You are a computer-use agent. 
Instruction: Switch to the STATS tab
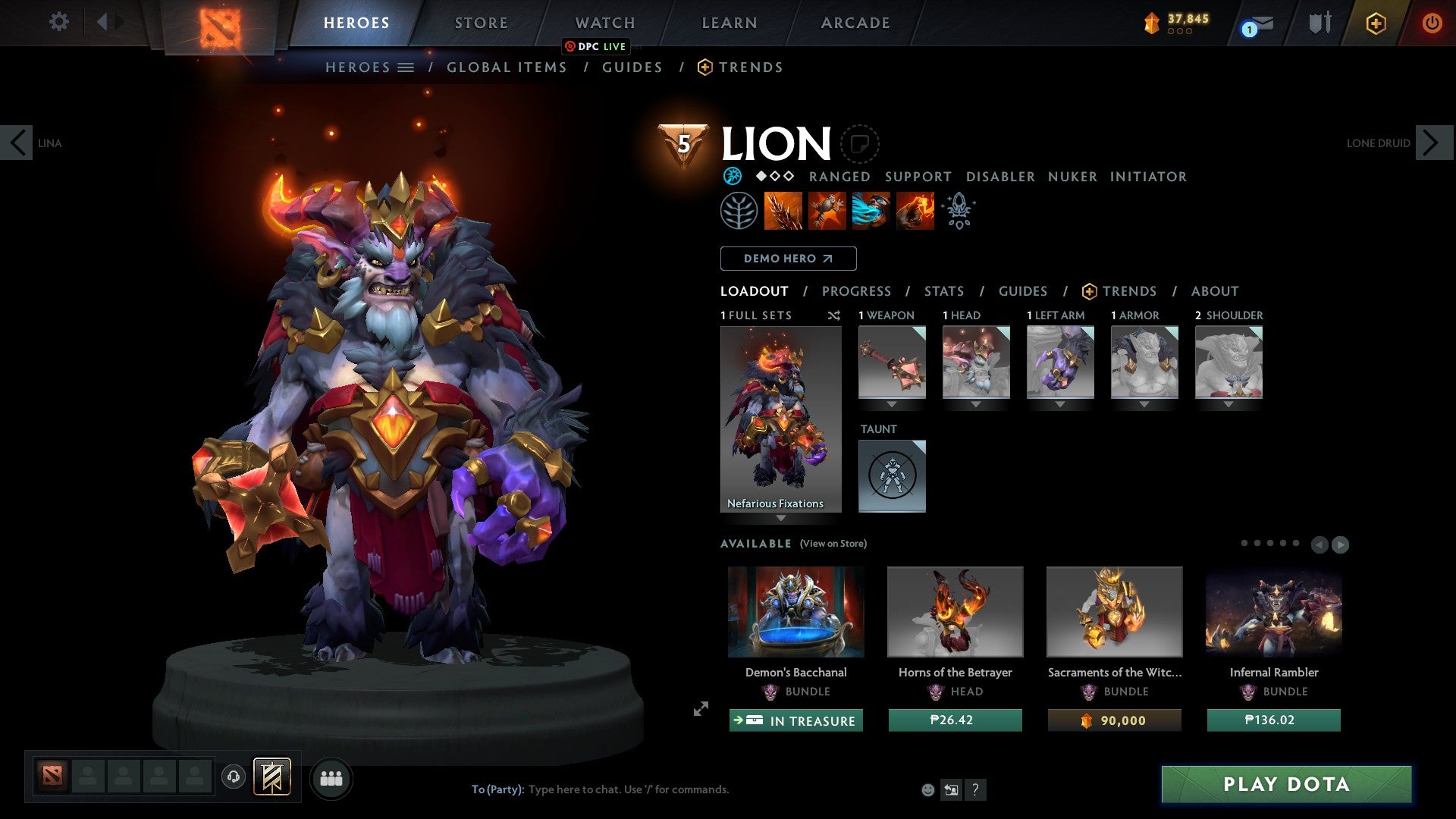click(x=943, y=290)
